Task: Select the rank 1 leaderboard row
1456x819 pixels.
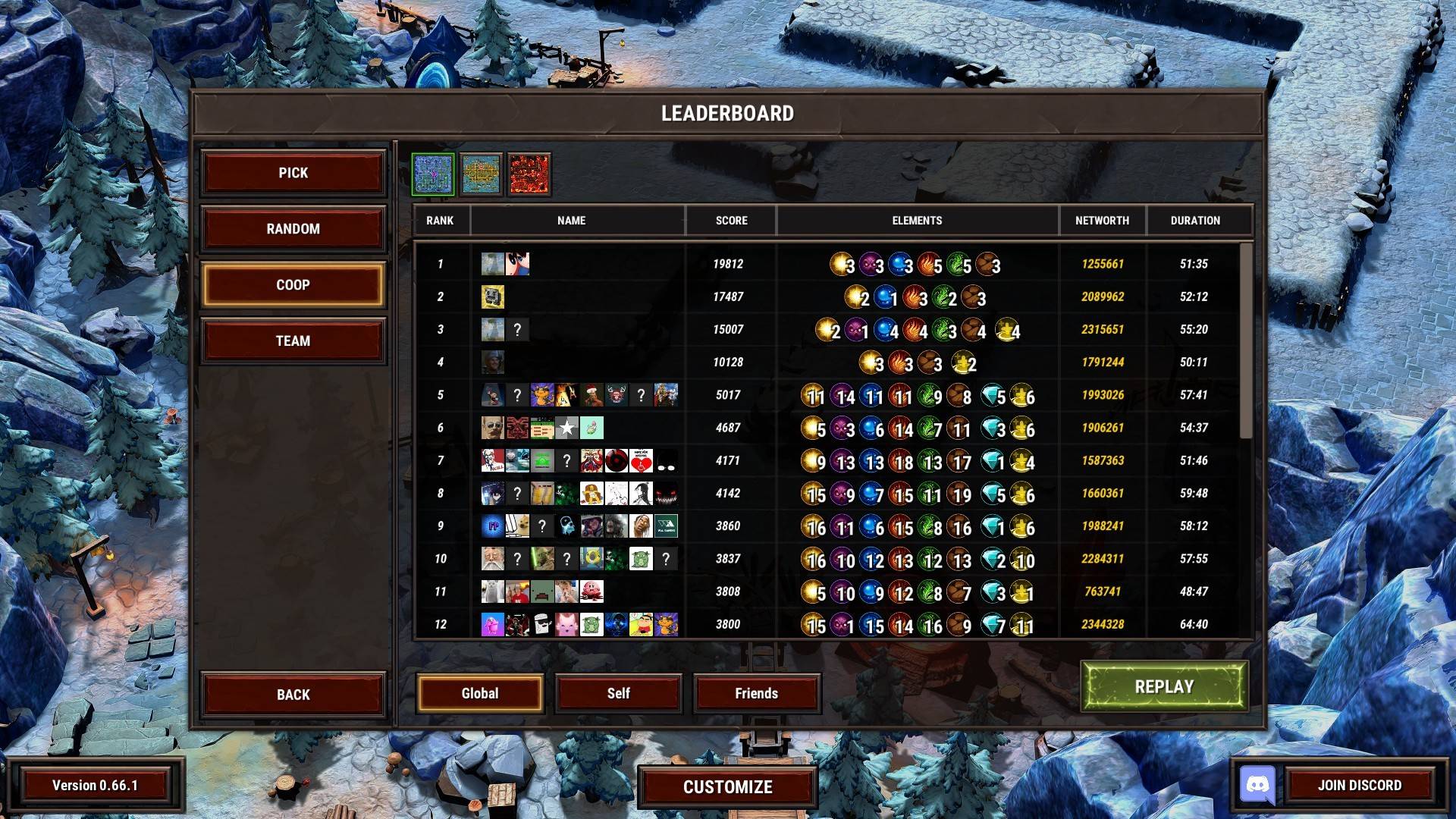Action: coord(827,264)
